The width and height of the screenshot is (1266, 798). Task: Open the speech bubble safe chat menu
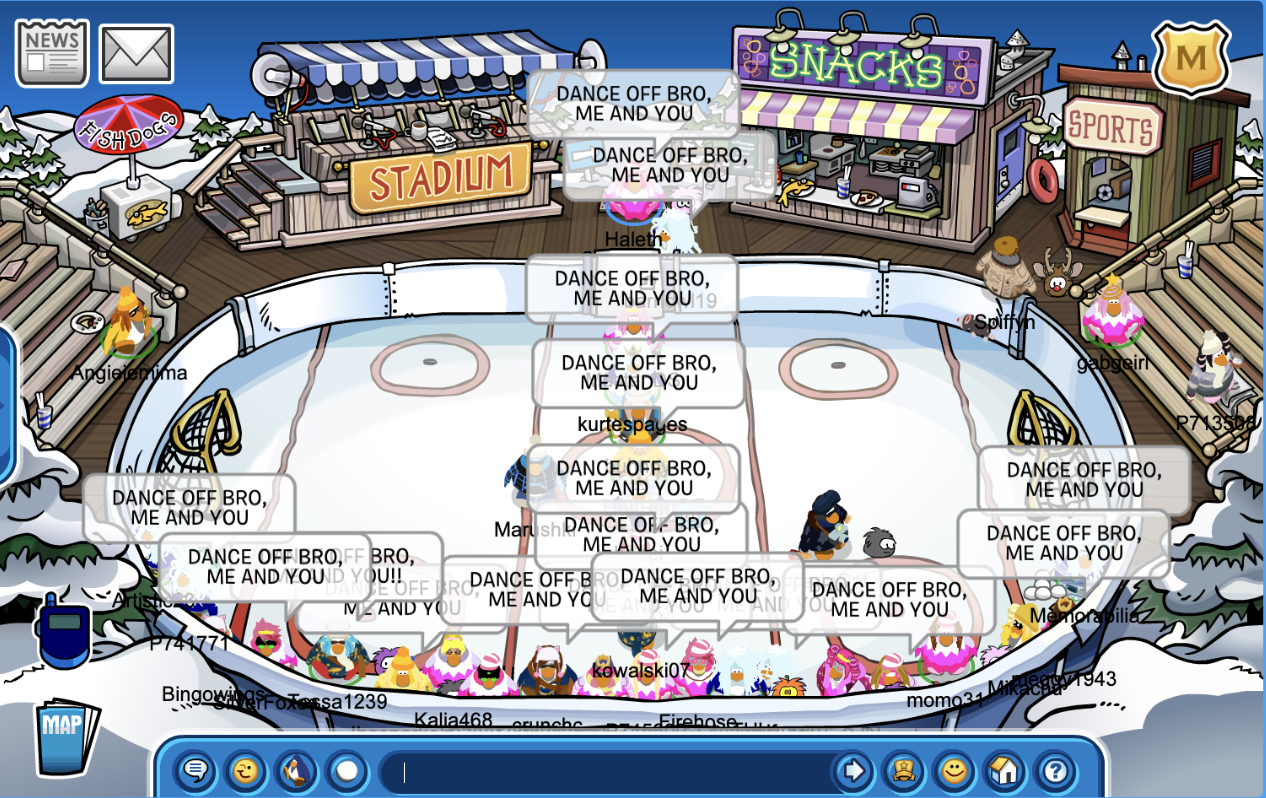196,771
